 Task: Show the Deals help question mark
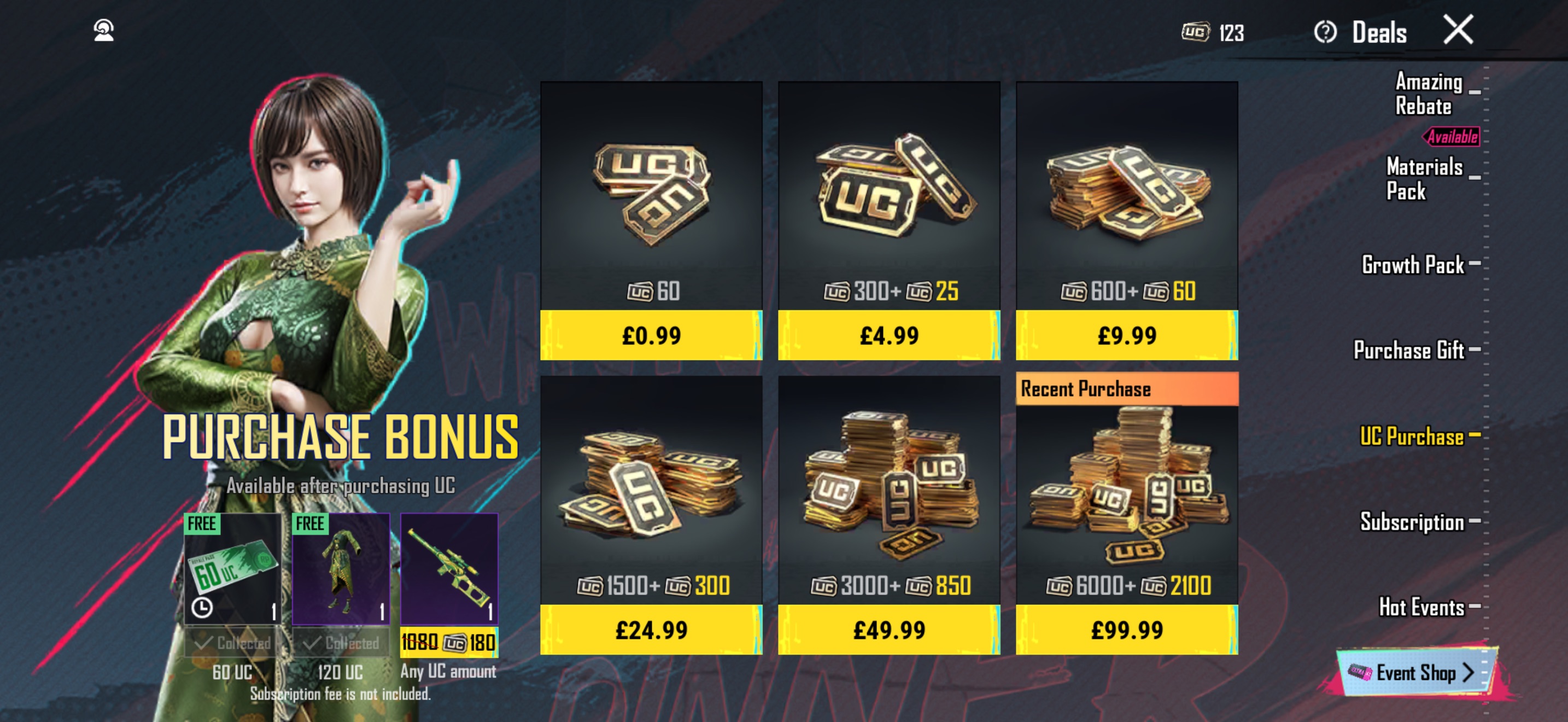point(1325,32)
